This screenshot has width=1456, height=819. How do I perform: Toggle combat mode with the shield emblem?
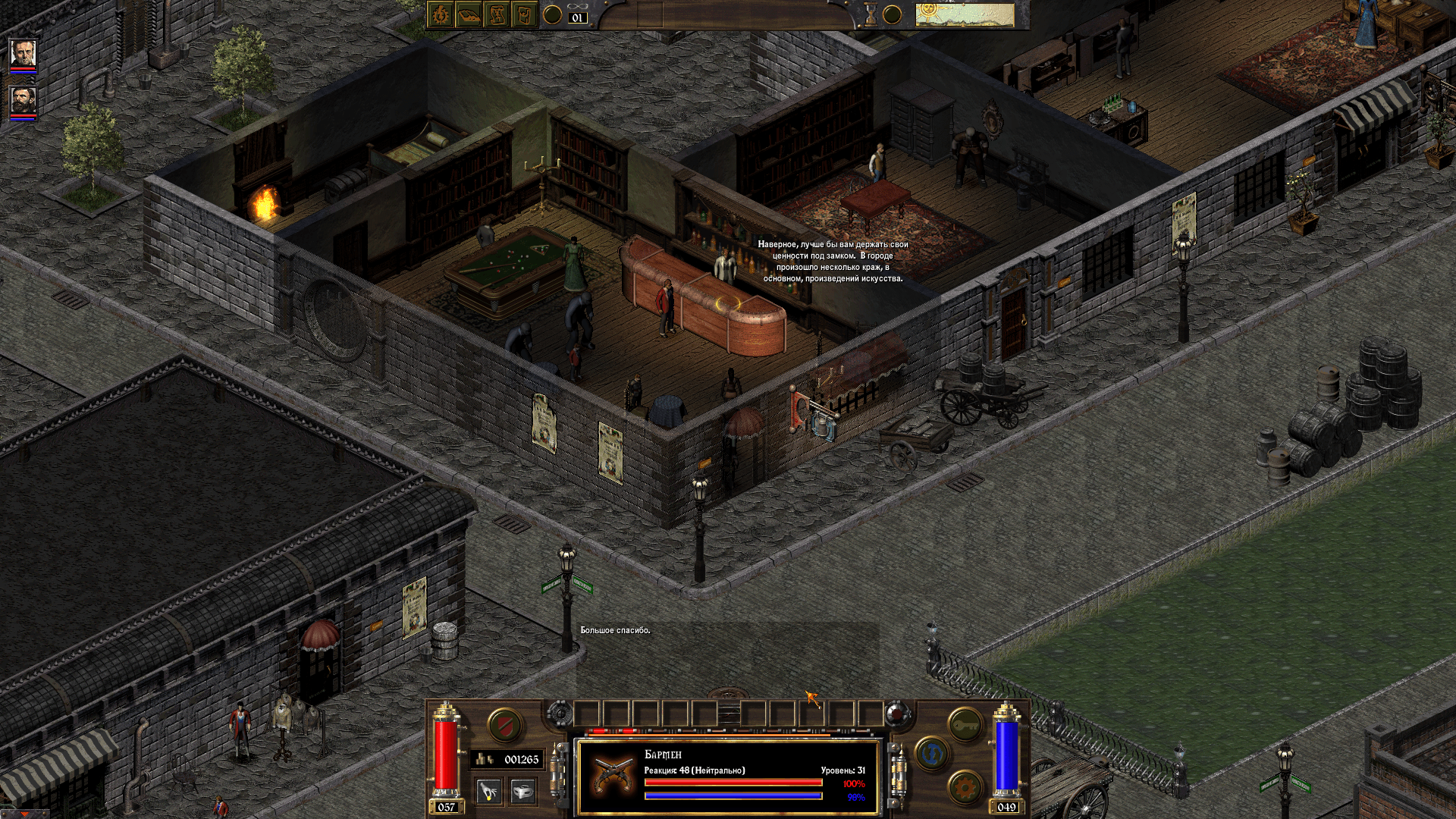[x=504, y=726]
